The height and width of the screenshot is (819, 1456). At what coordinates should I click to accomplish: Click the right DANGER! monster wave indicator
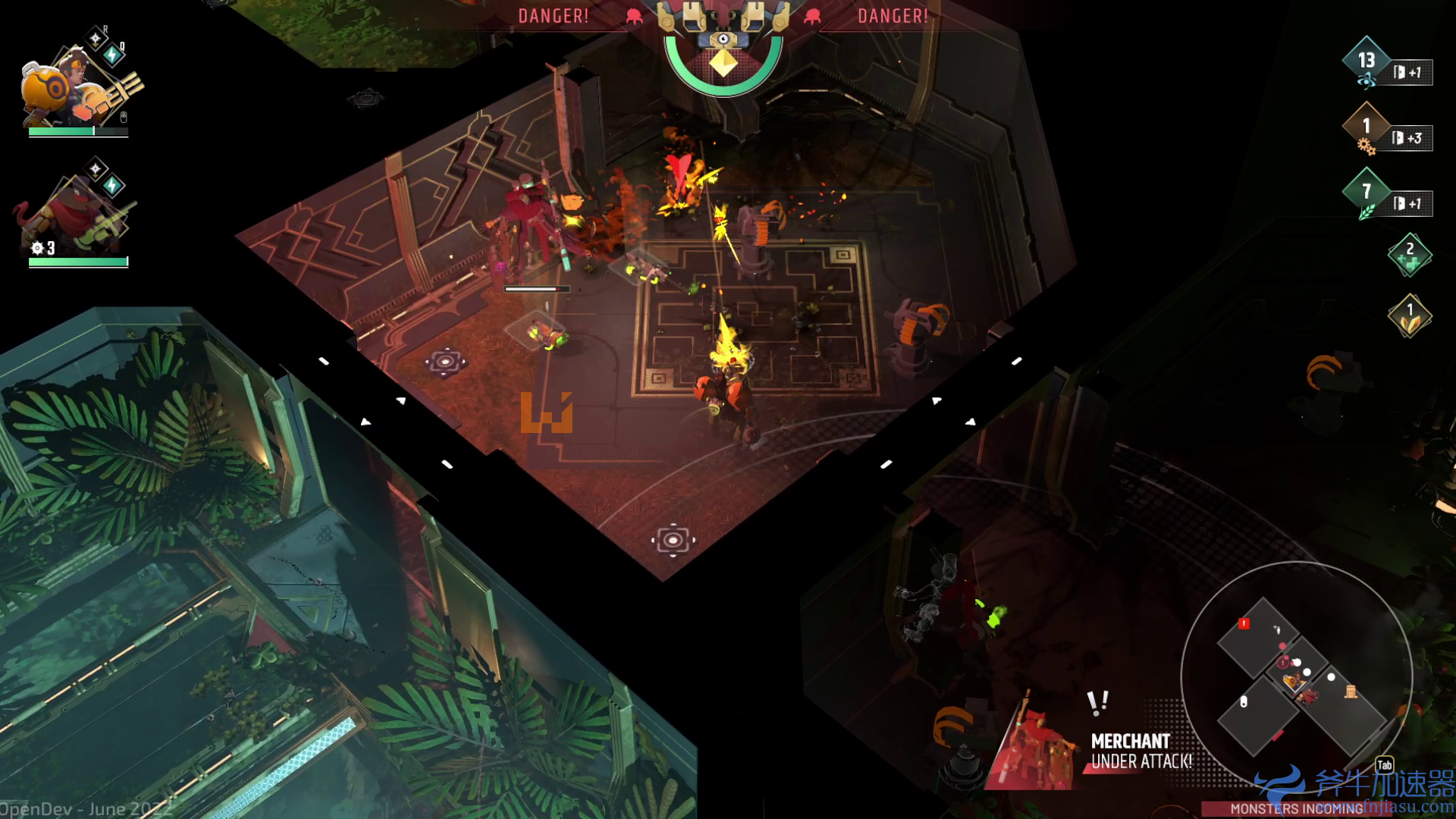(x=893, y=15)
